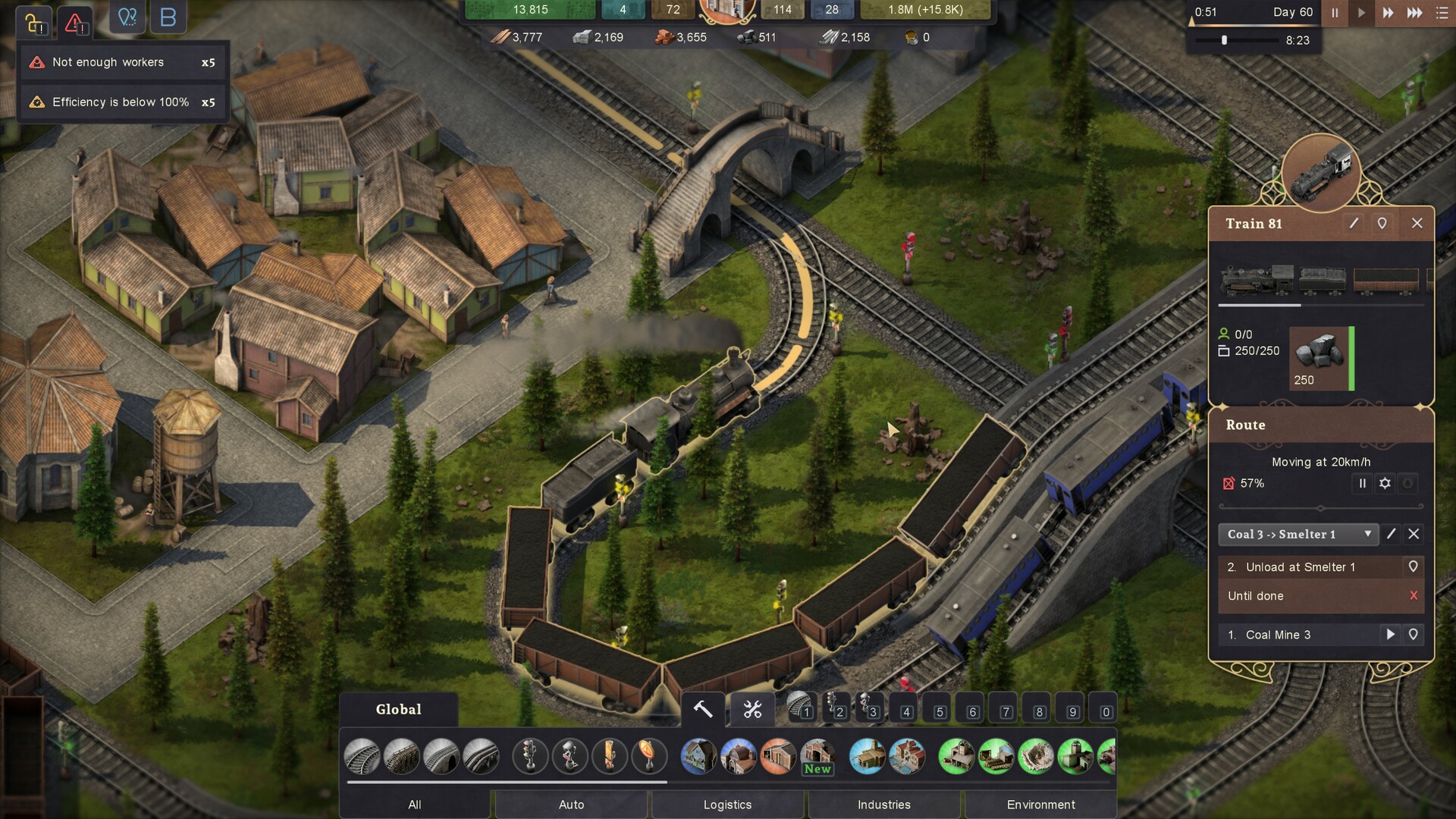Image resolution: width=1456 pixels, height=819 pixels.
Task: Expand the warnings alert panel icon
Action: click(x=75, y=23)
